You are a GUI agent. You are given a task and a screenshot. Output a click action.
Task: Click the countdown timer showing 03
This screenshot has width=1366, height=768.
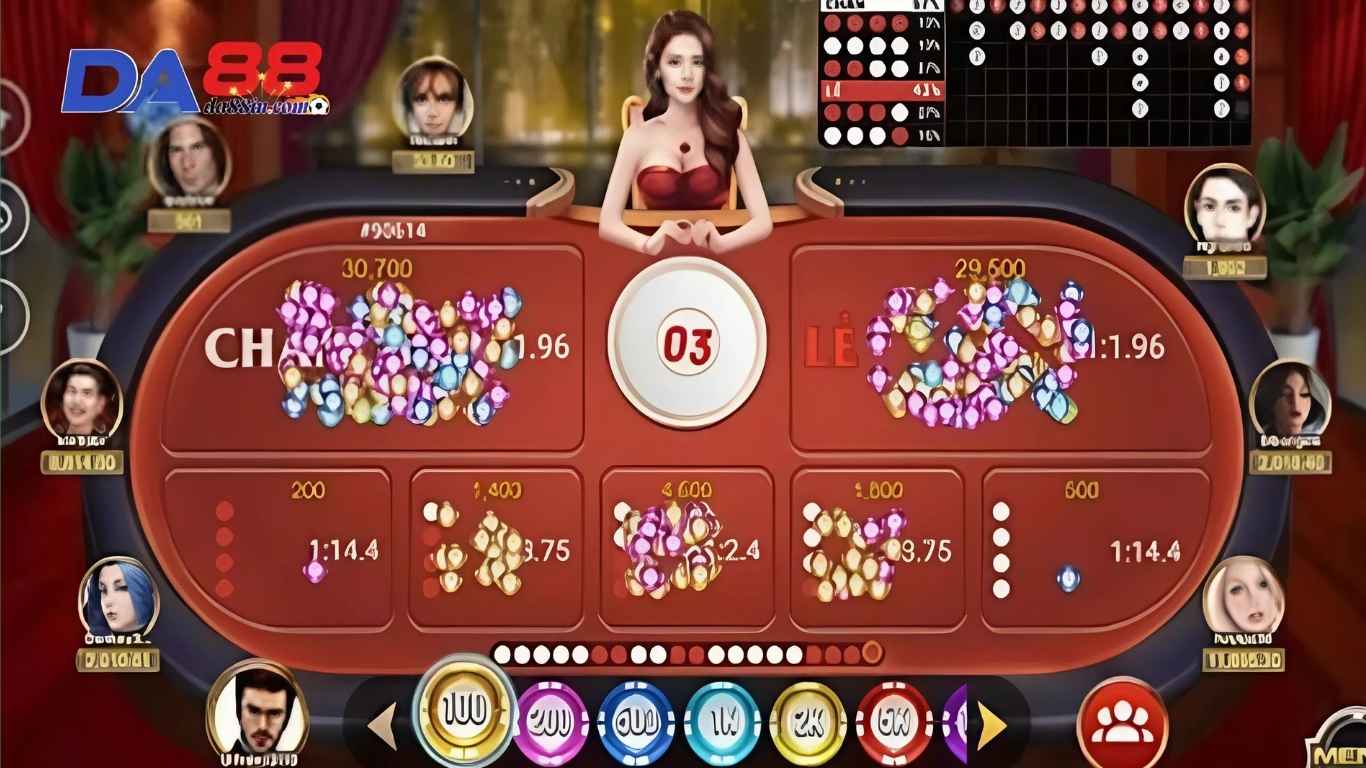tap(685, 342)
